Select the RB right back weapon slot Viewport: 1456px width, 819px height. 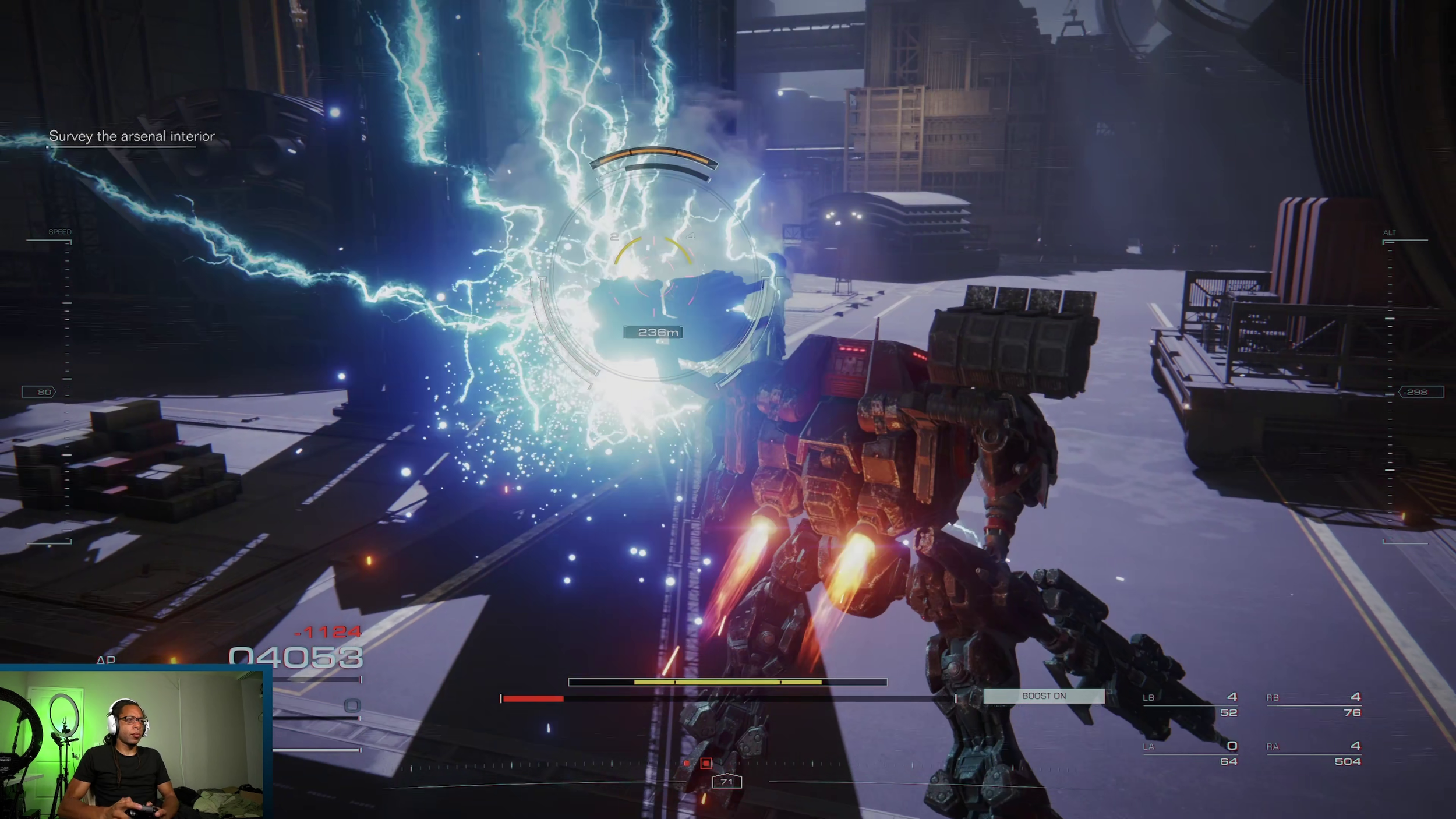coord(1314,705)
